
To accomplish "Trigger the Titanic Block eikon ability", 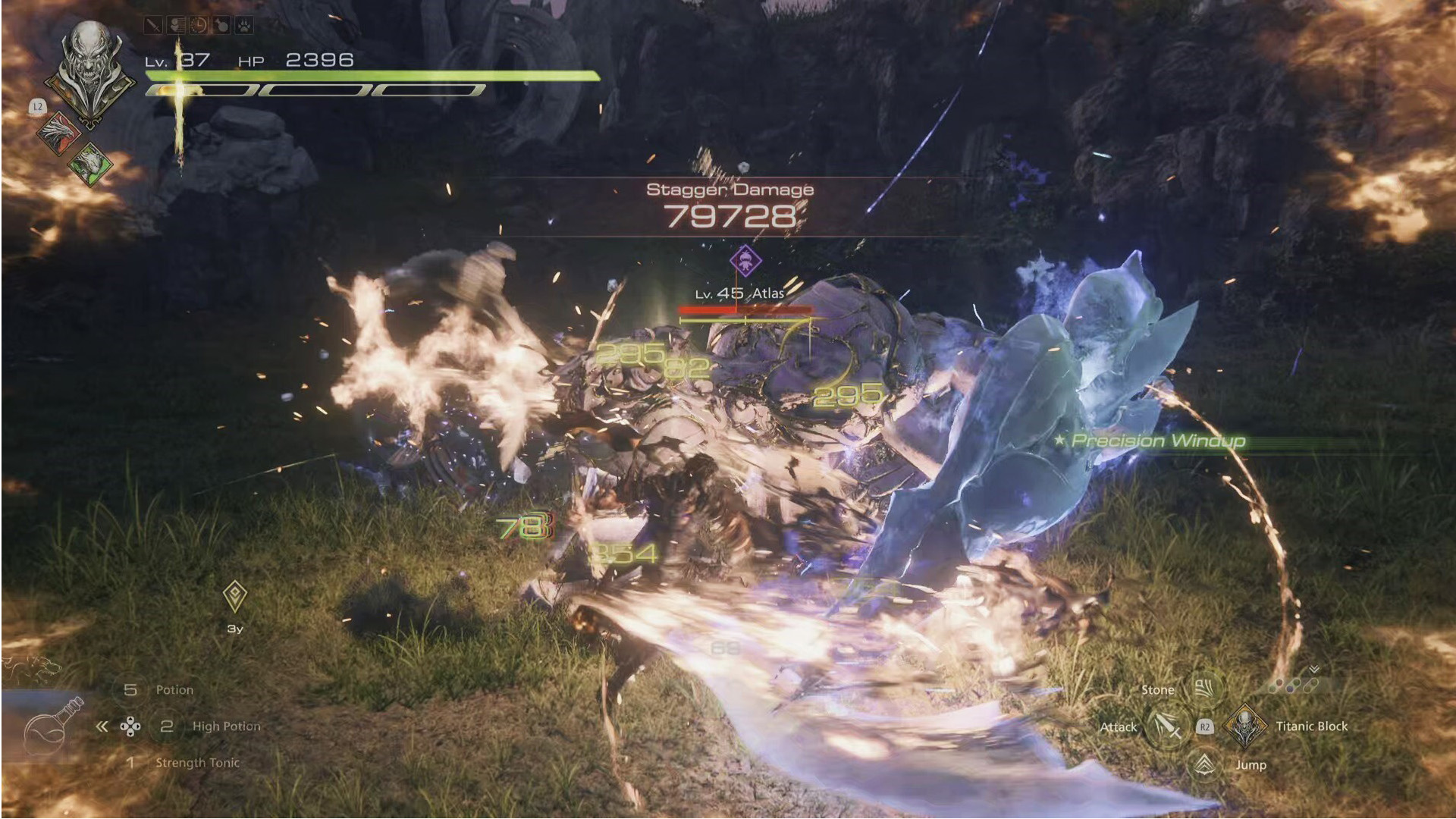I will pyautogui.click(x=1244, y=726).
